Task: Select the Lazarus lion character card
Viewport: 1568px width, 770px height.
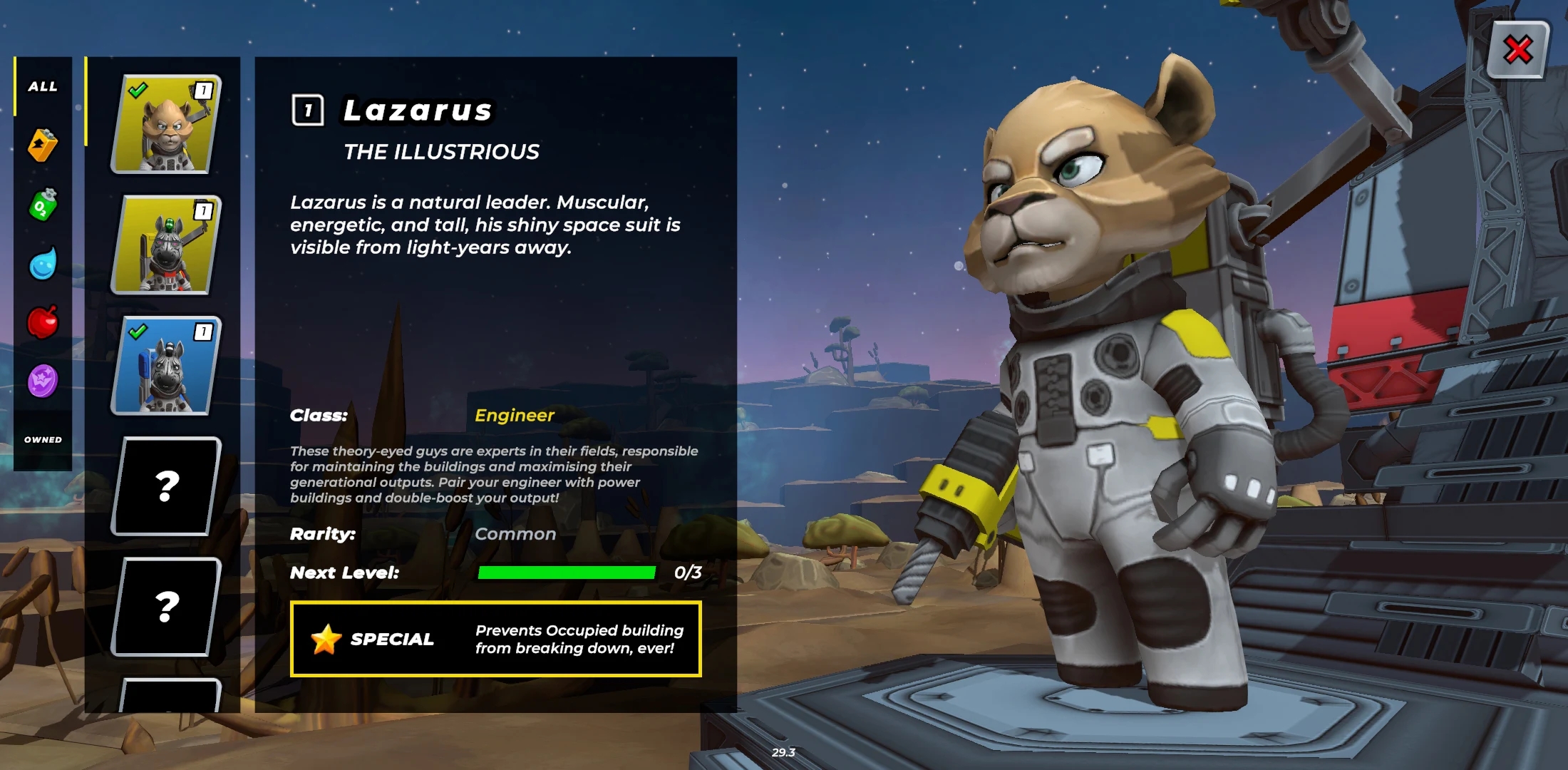Action: click(x=166, y=124)
